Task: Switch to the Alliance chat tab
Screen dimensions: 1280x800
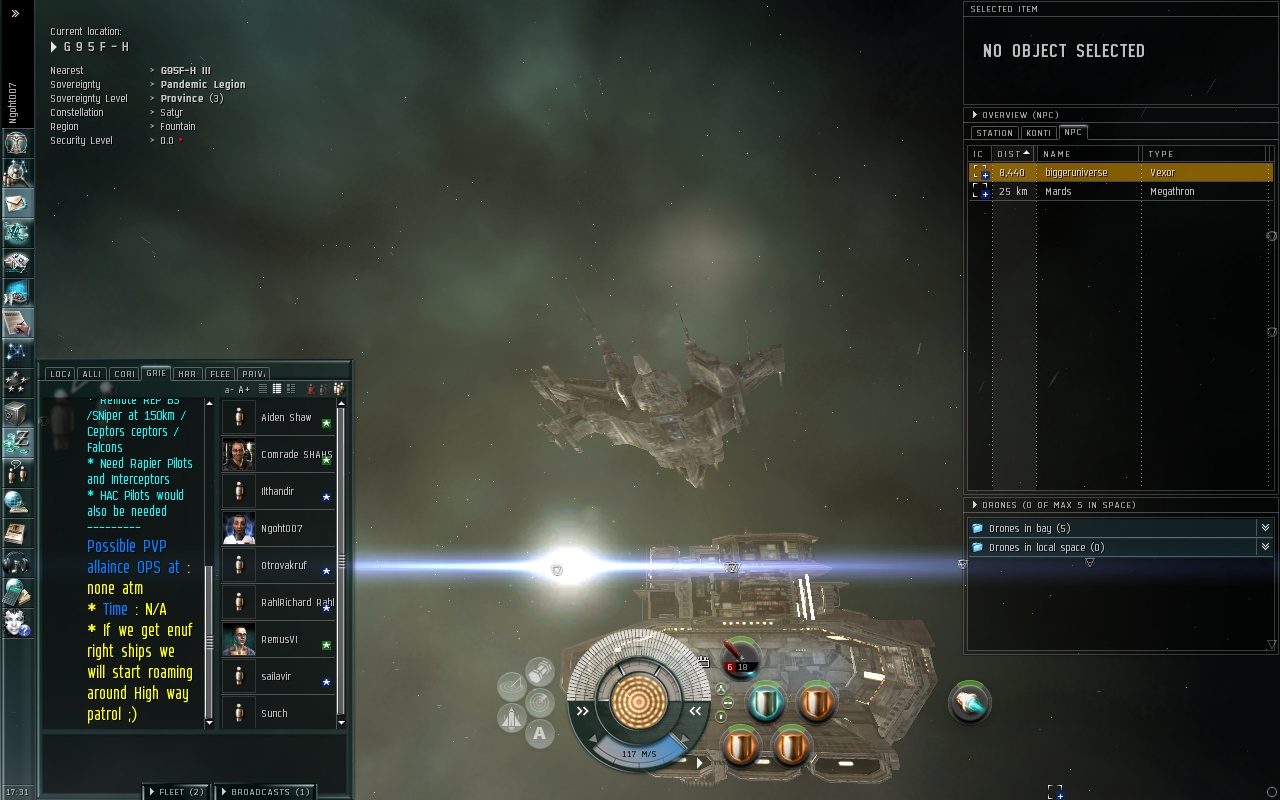Action: [91, 374]
